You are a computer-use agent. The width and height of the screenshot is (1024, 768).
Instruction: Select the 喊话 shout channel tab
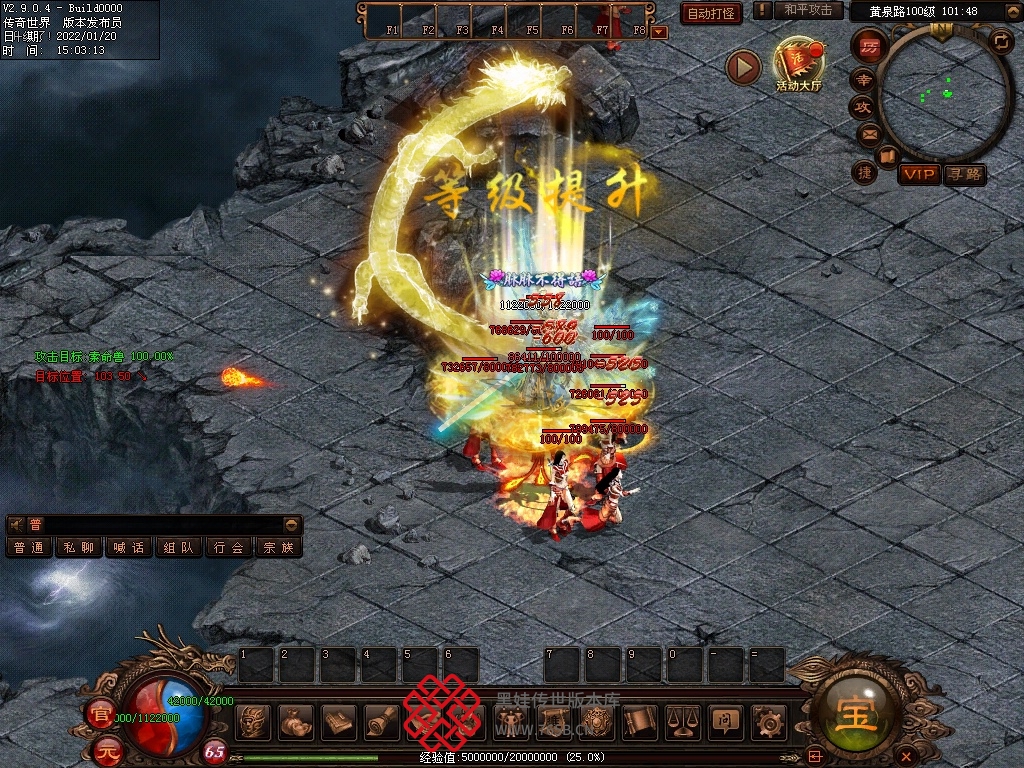click(x=129, y=547)
